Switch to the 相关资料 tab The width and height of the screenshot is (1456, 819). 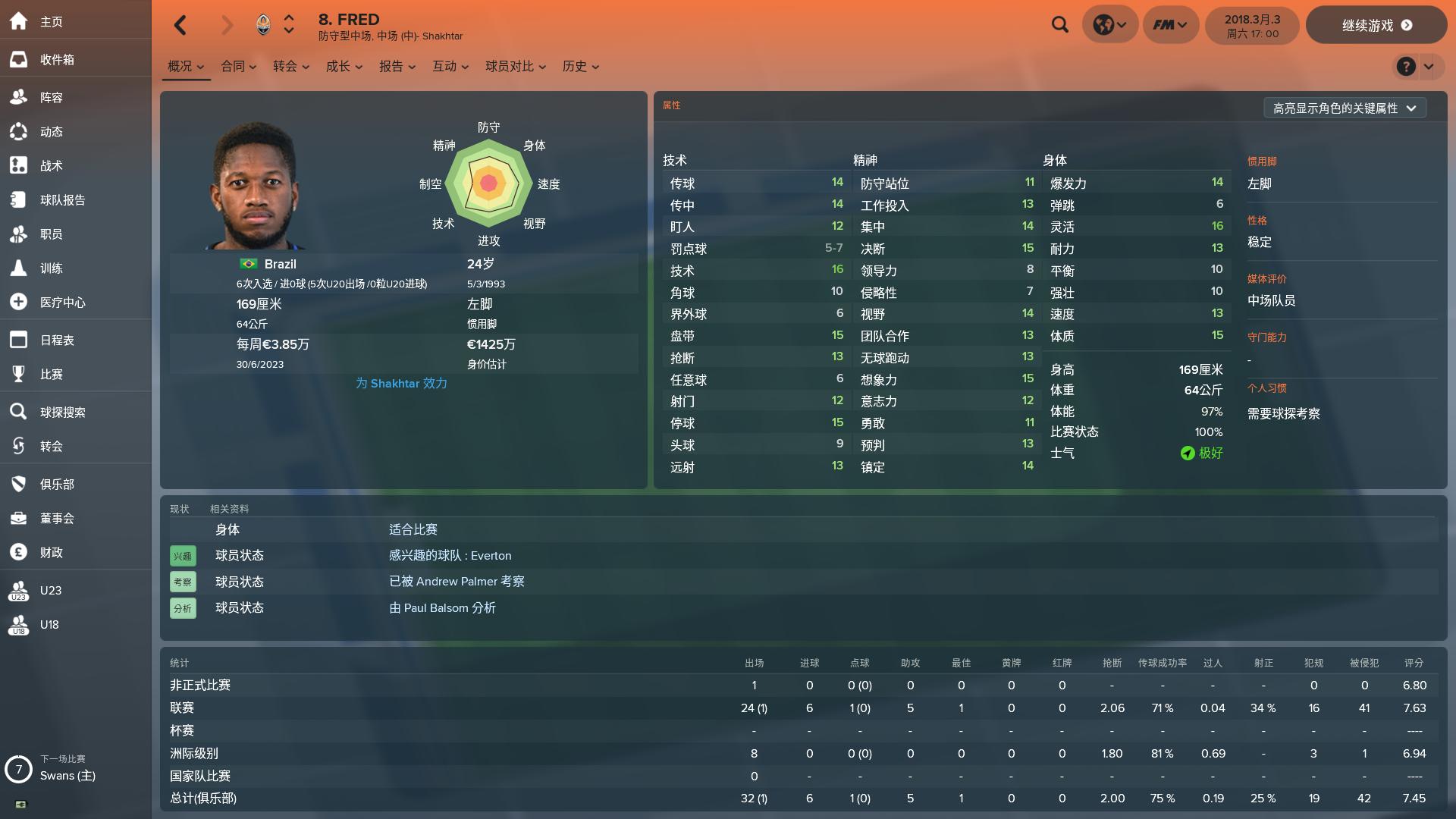pyautogui.click(x=230, y=509)
